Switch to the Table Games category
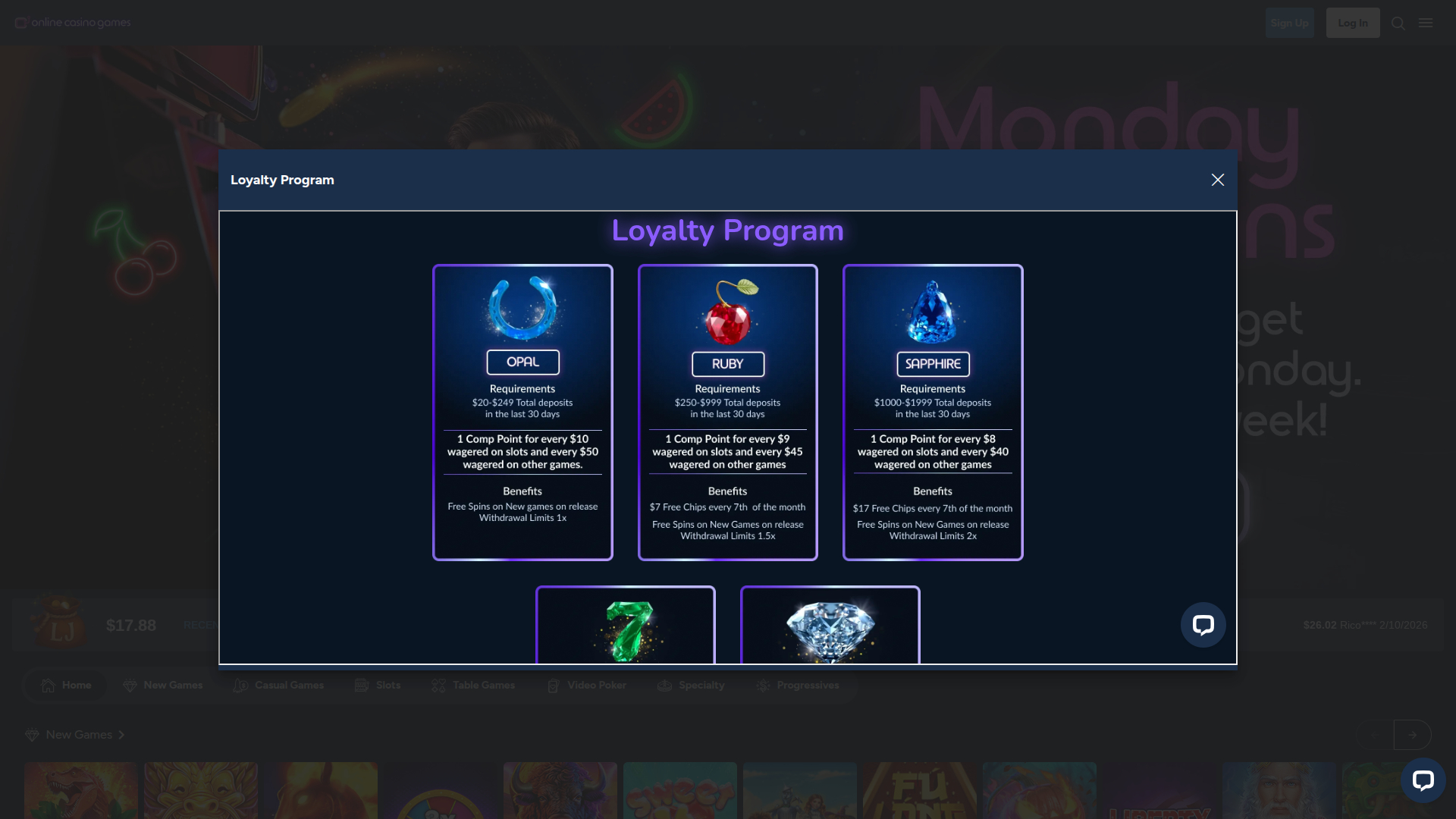The width and height of the screenshot is (1456, 819). coord(438,685)
